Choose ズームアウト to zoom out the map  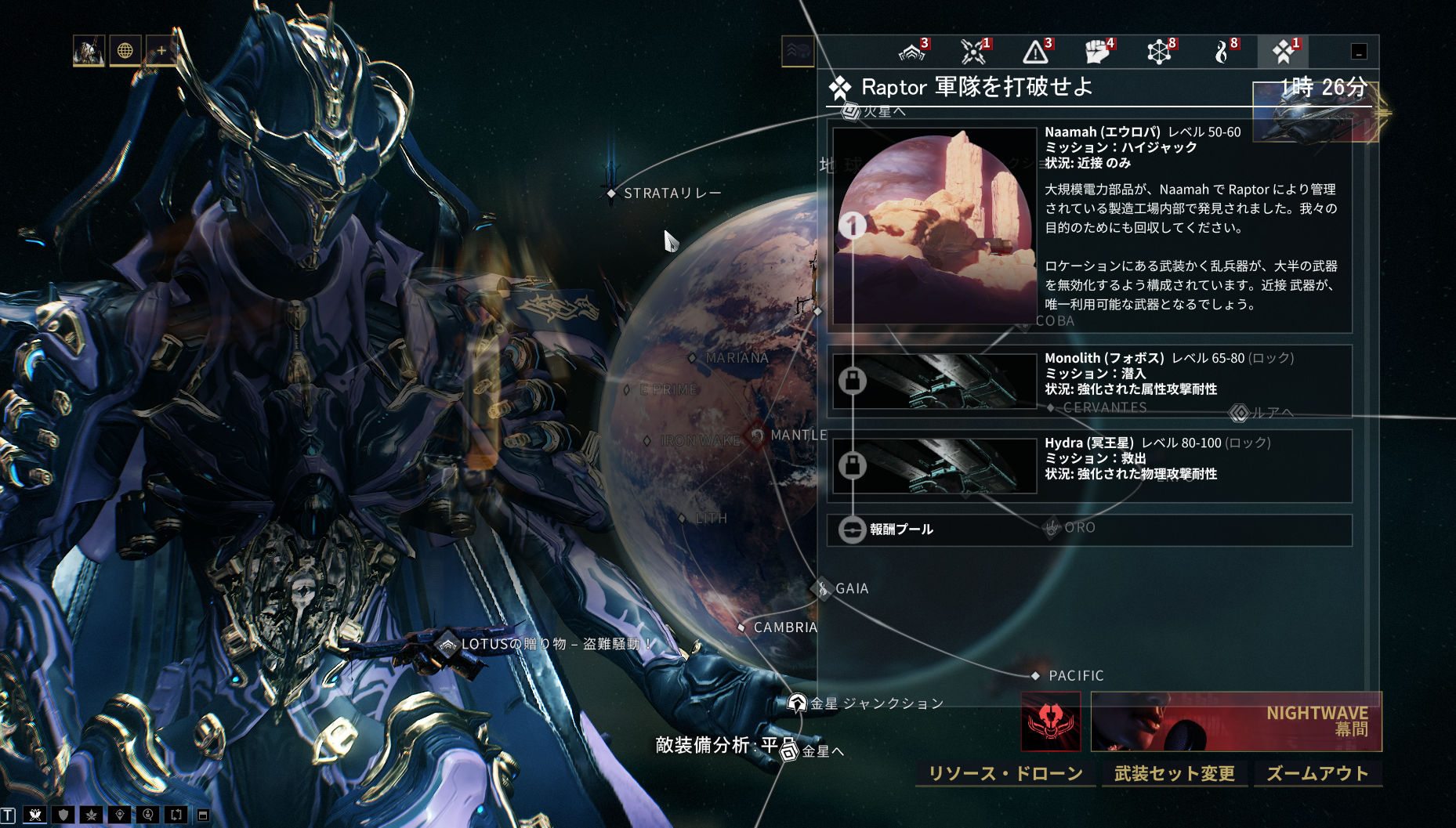[1317, 773]
